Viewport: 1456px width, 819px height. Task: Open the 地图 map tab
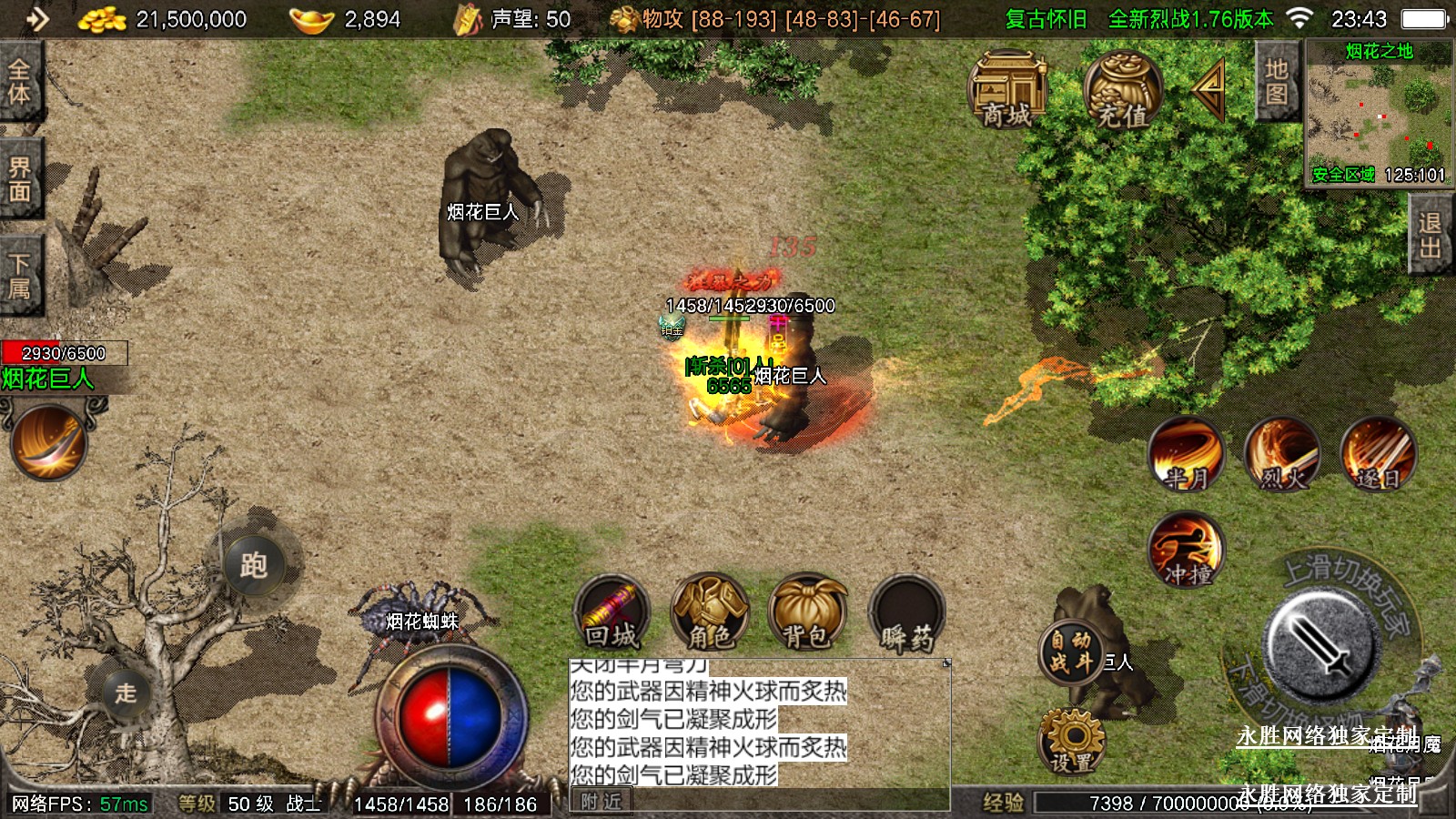tap(1276, 83)
